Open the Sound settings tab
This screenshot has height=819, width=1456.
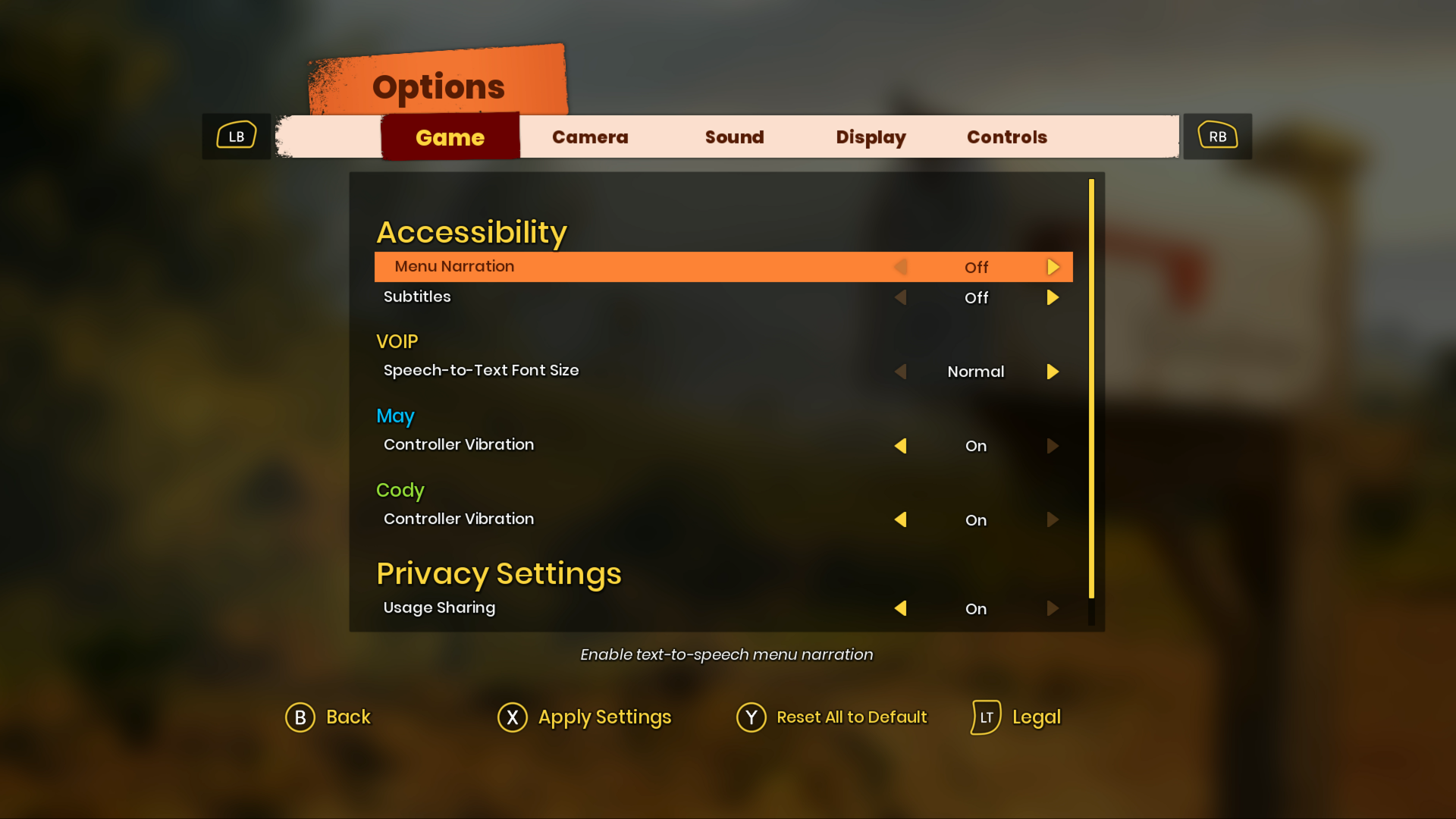point(733,137)
